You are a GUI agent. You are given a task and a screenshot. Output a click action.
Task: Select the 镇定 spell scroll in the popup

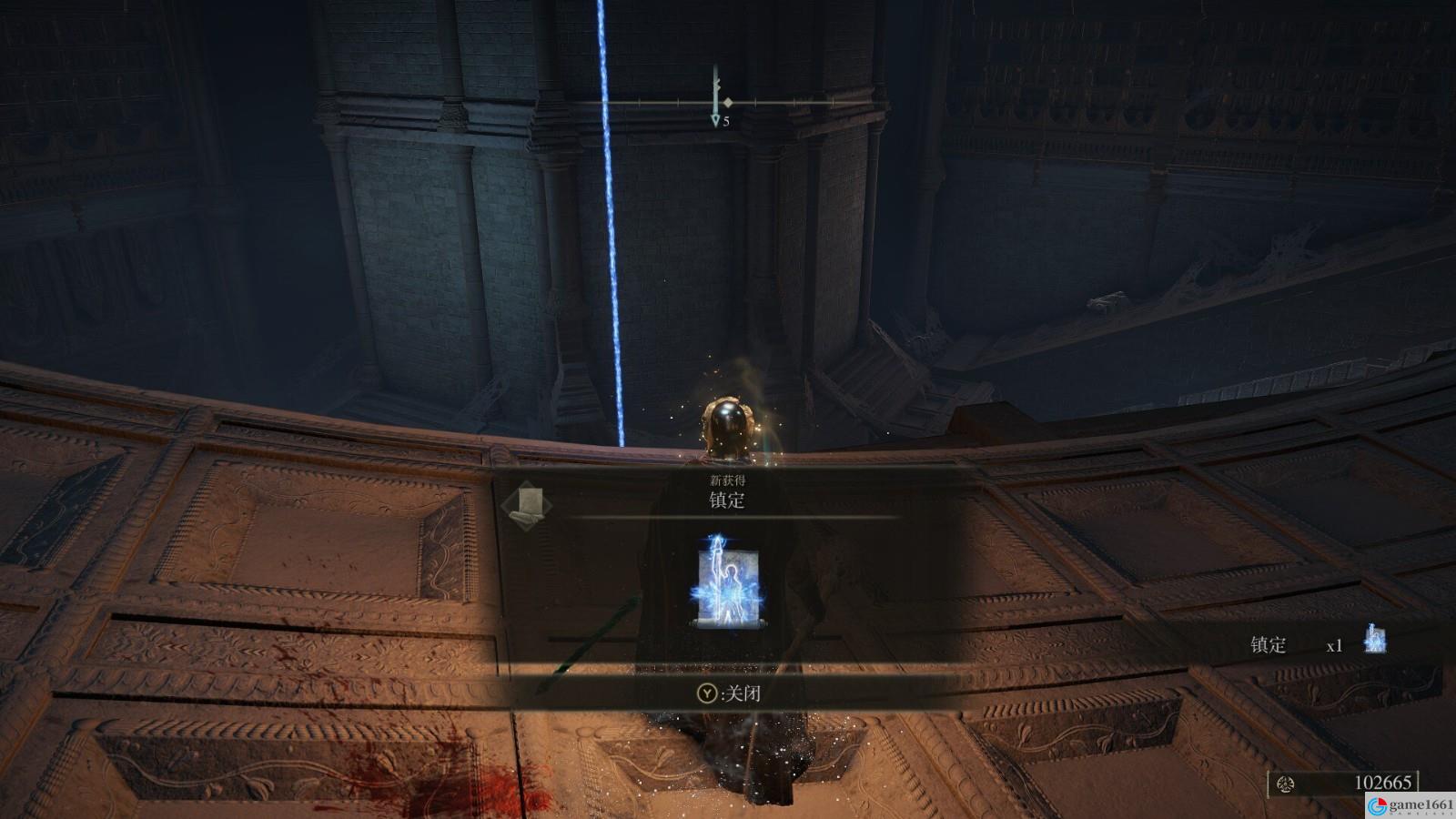[727, 582]
